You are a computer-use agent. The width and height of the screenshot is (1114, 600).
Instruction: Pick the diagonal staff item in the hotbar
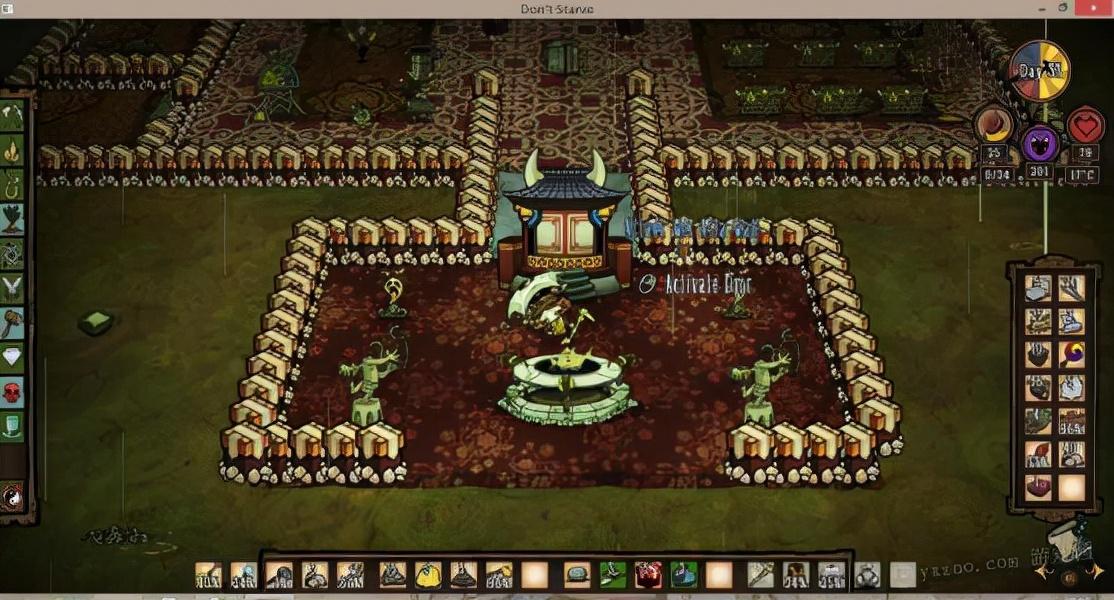[760, 575]
